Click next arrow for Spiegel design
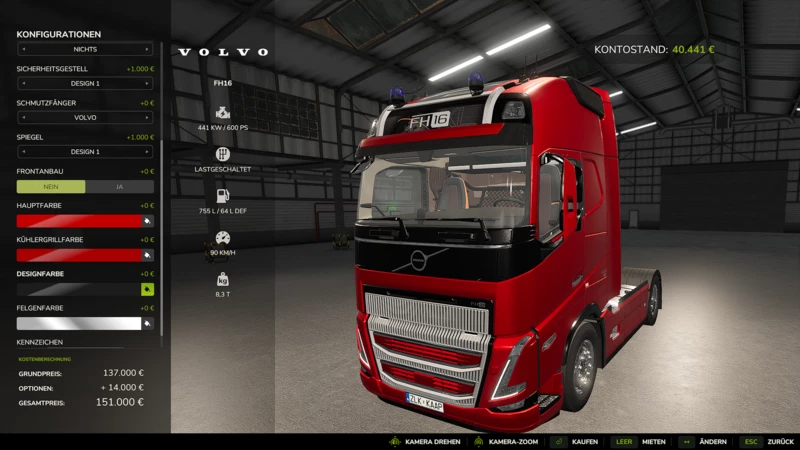Screen dimensions: 800x450 [148, 152]
